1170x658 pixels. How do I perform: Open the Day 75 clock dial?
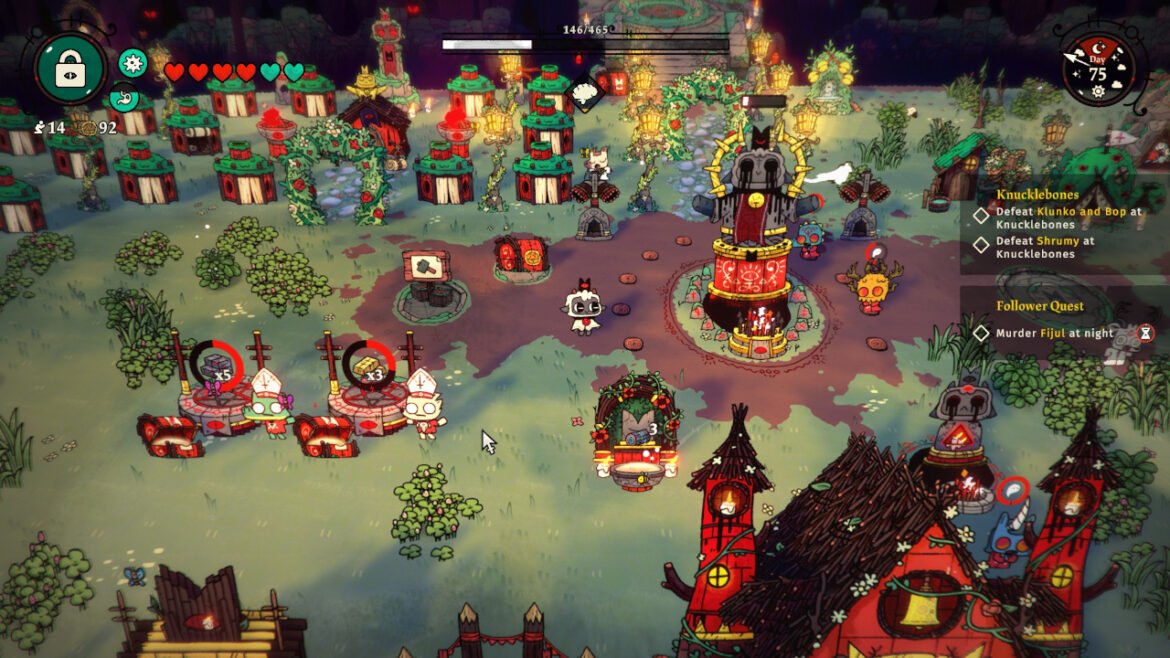click(1098, 69)
